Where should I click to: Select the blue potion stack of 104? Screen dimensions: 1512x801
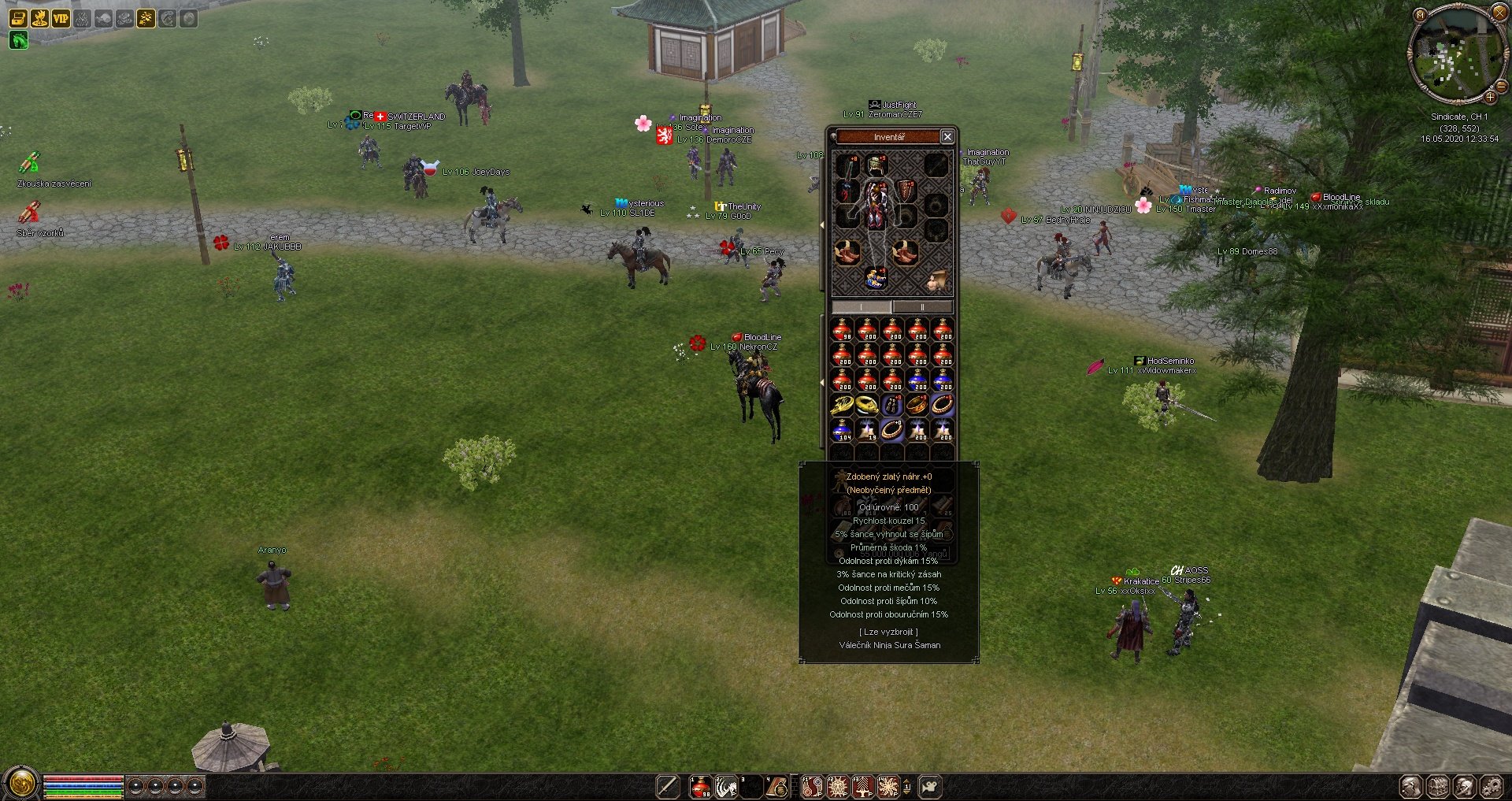click(842, 430)
